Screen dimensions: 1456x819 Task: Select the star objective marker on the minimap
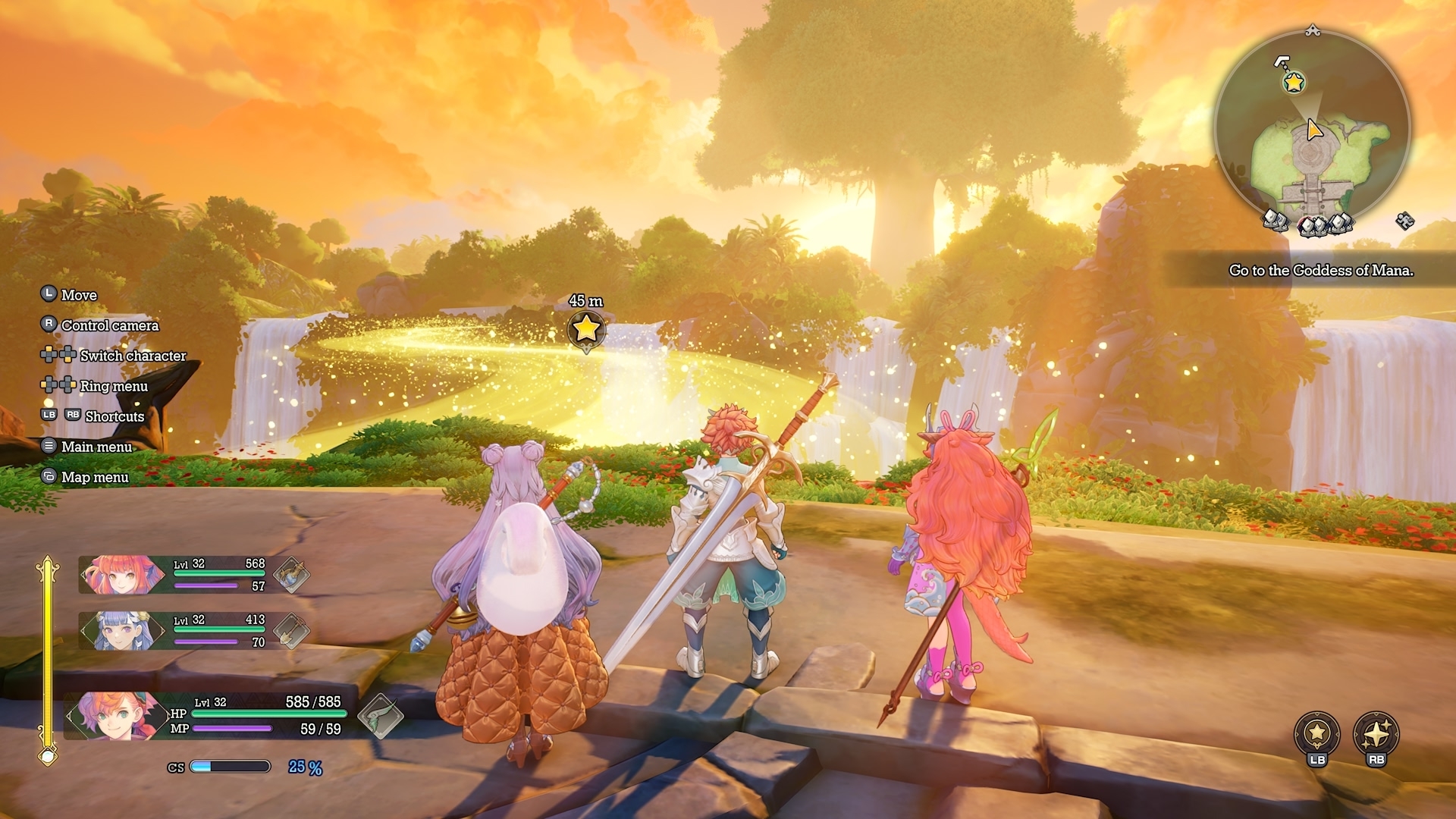point(1294,82)
